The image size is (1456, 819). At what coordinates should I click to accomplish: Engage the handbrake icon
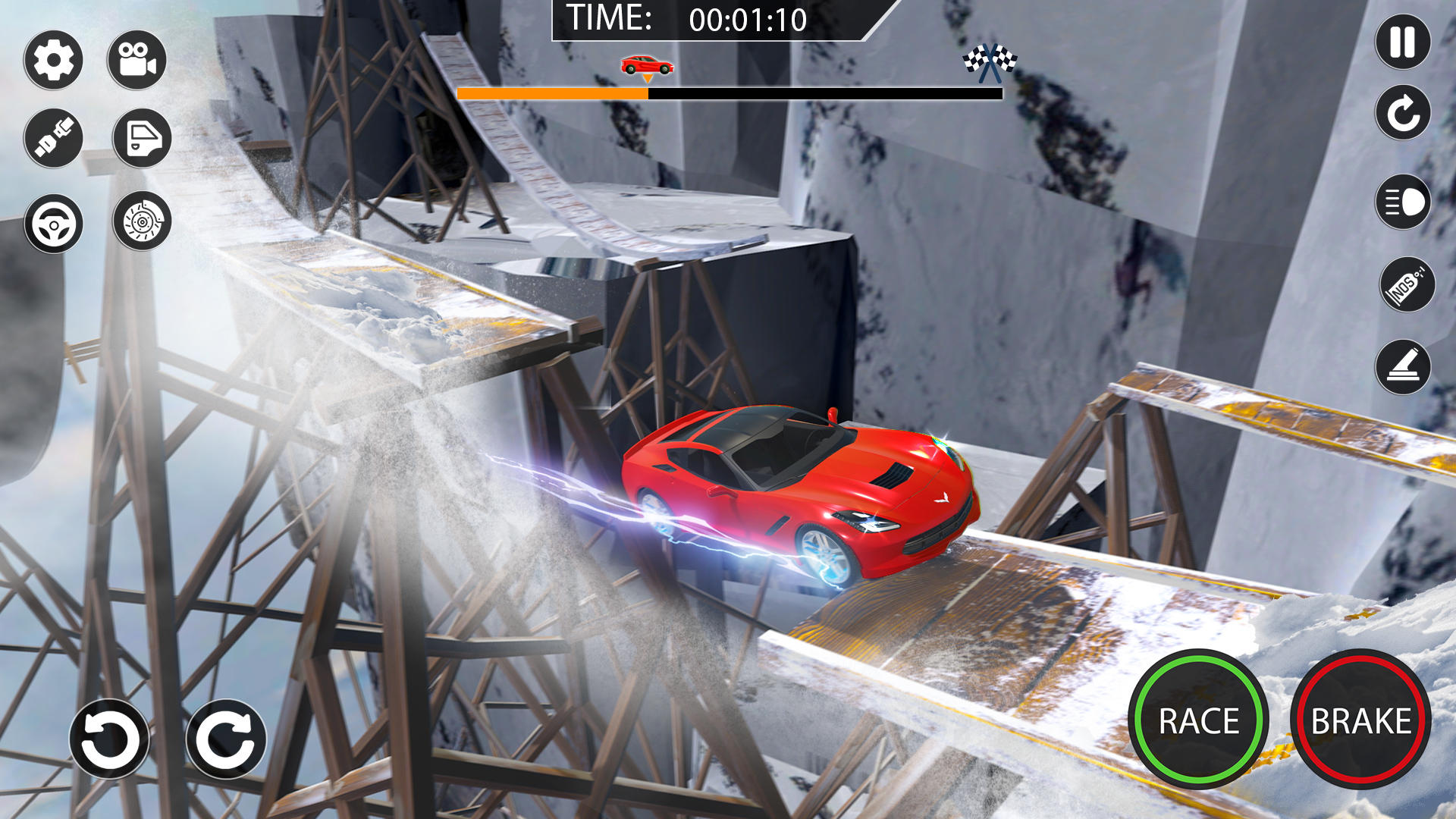click(x=1403, y=369)
